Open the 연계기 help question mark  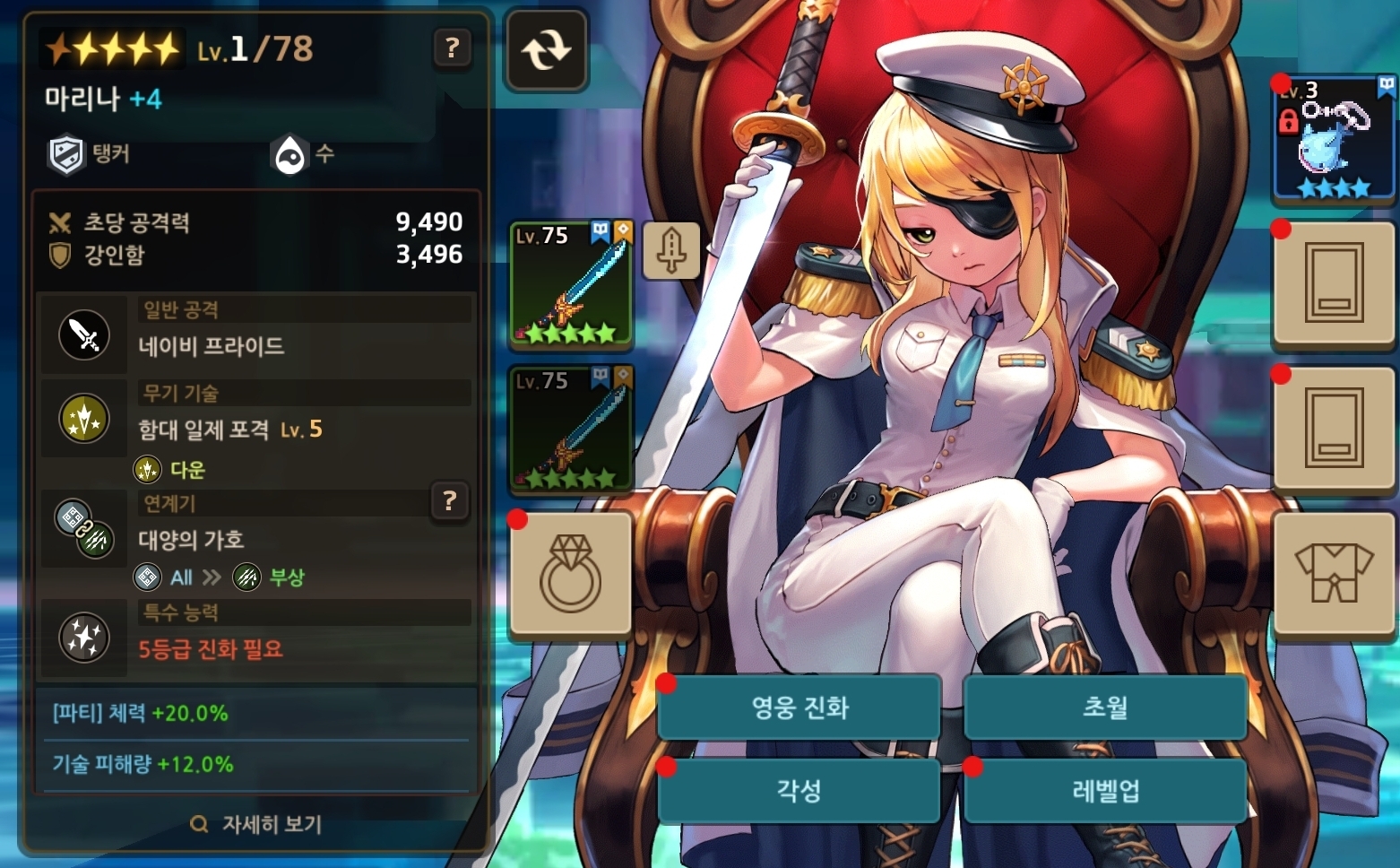[449, 502]
